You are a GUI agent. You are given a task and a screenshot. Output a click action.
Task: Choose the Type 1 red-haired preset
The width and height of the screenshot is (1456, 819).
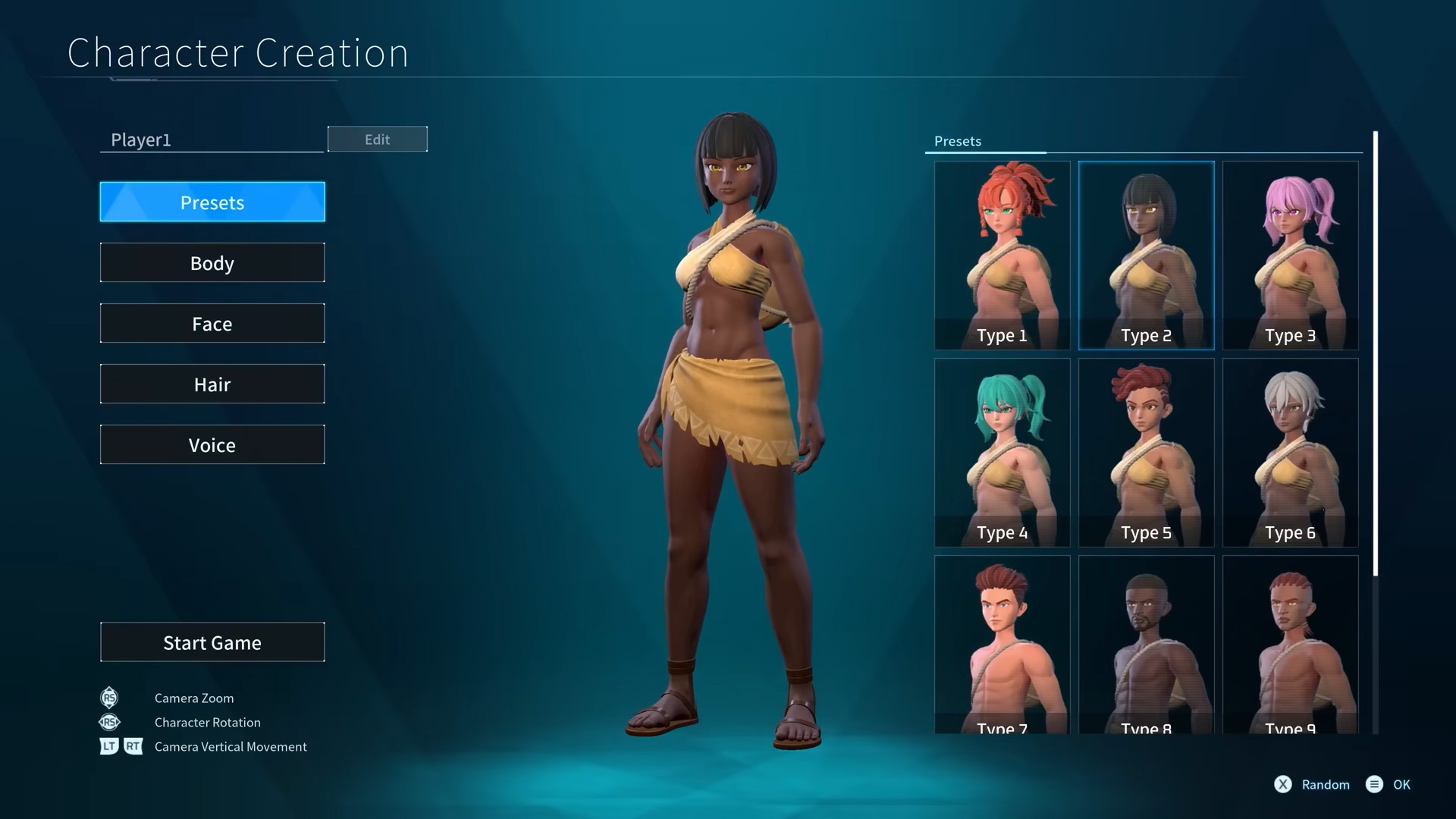click(1002, 255)
